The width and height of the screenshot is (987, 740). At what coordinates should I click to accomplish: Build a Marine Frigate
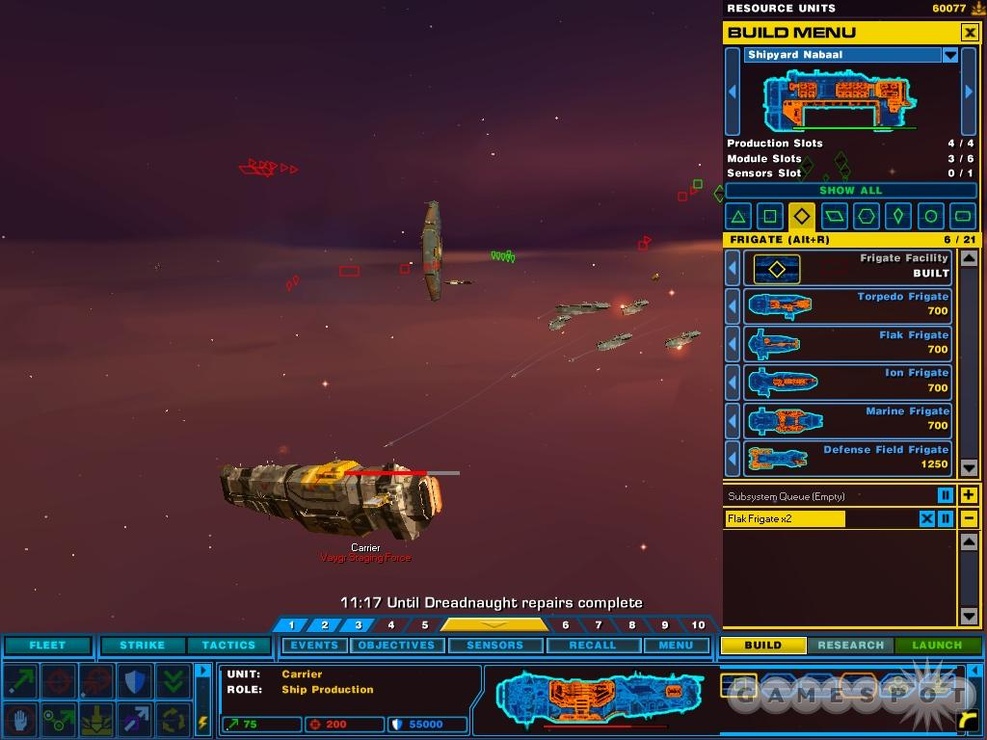(x=846, y=419)
